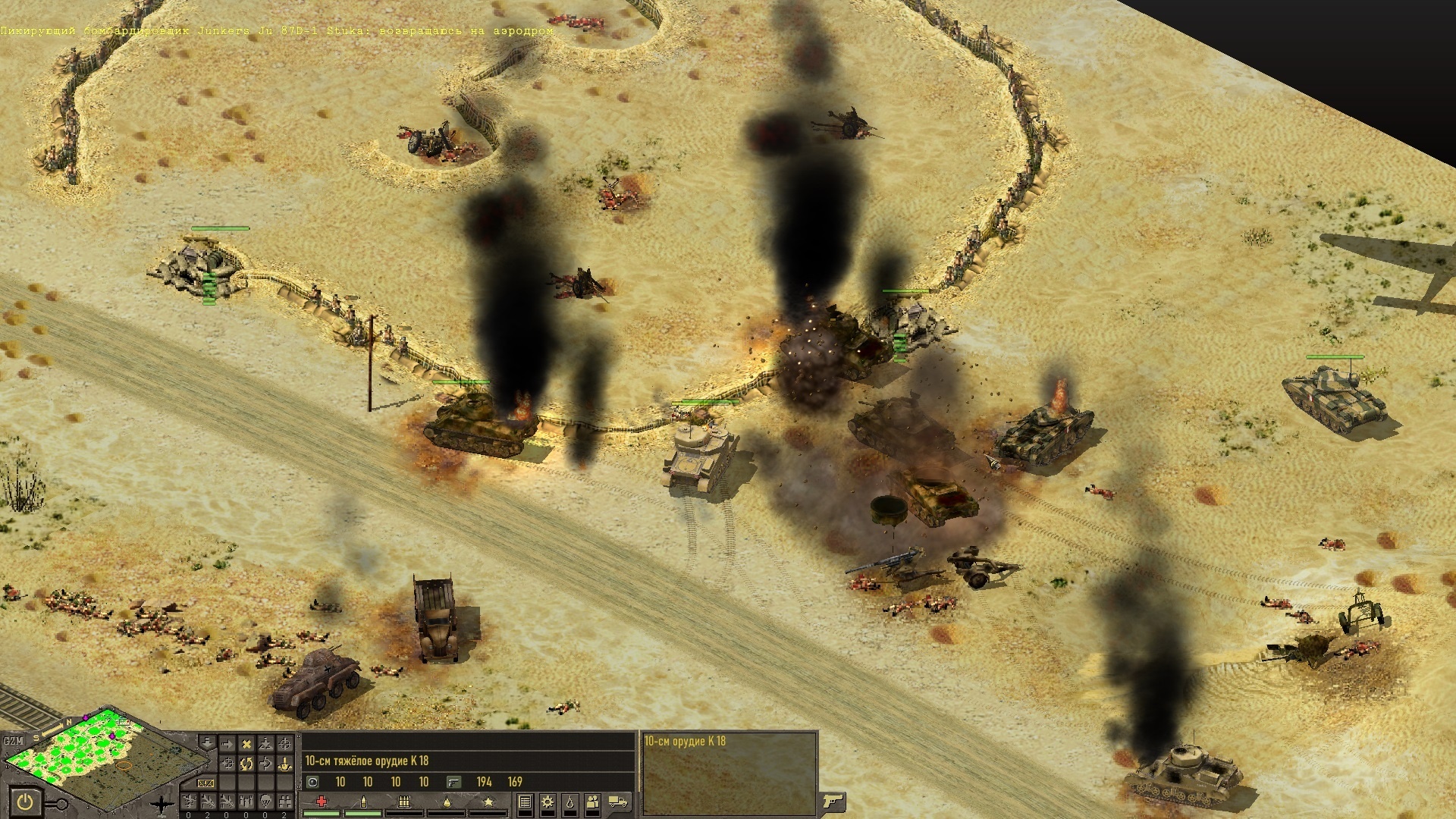Select the pendulum weight icon
Screen dimensions: 1456x819
click(570, 802)
